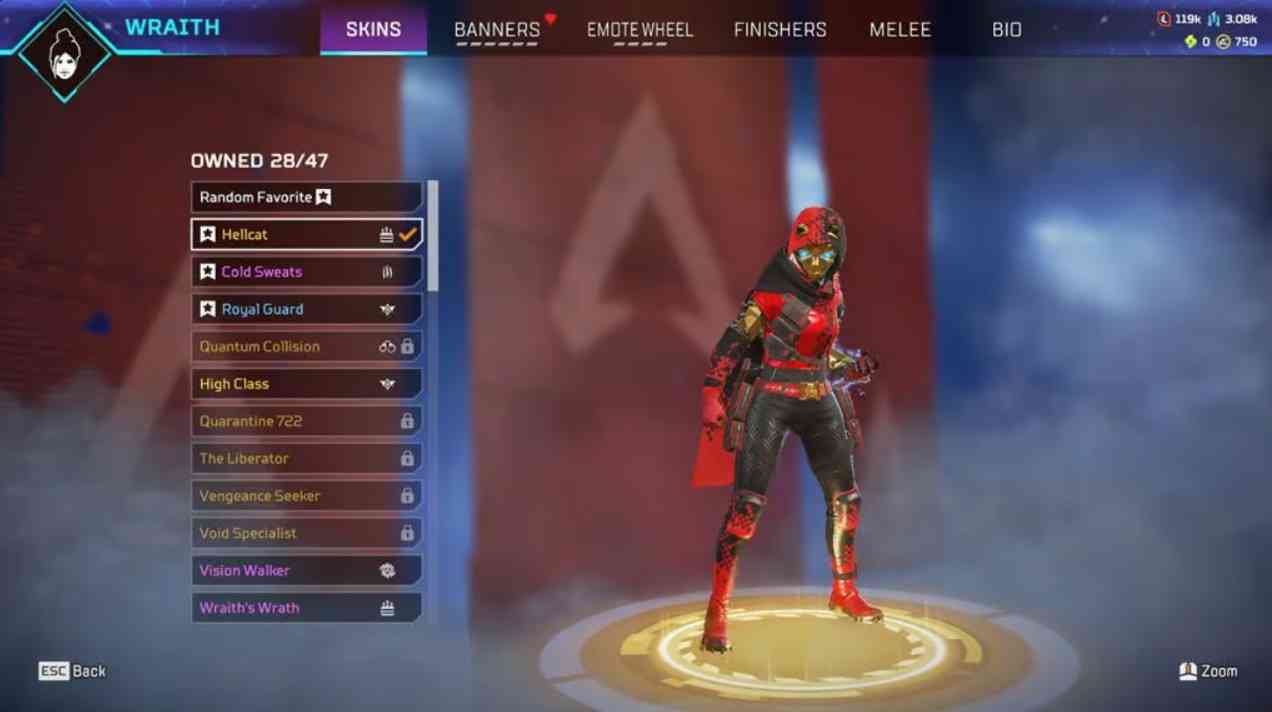Switch to the Banners tab
The image size is (1272, 712).
[x=497, y=30]
